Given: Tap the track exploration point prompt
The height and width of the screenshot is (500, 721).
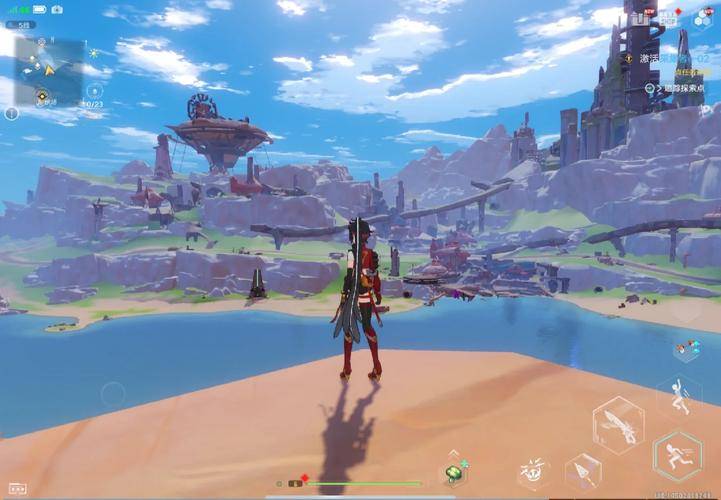Looking at the screenshot, I should tap(683, 89).
